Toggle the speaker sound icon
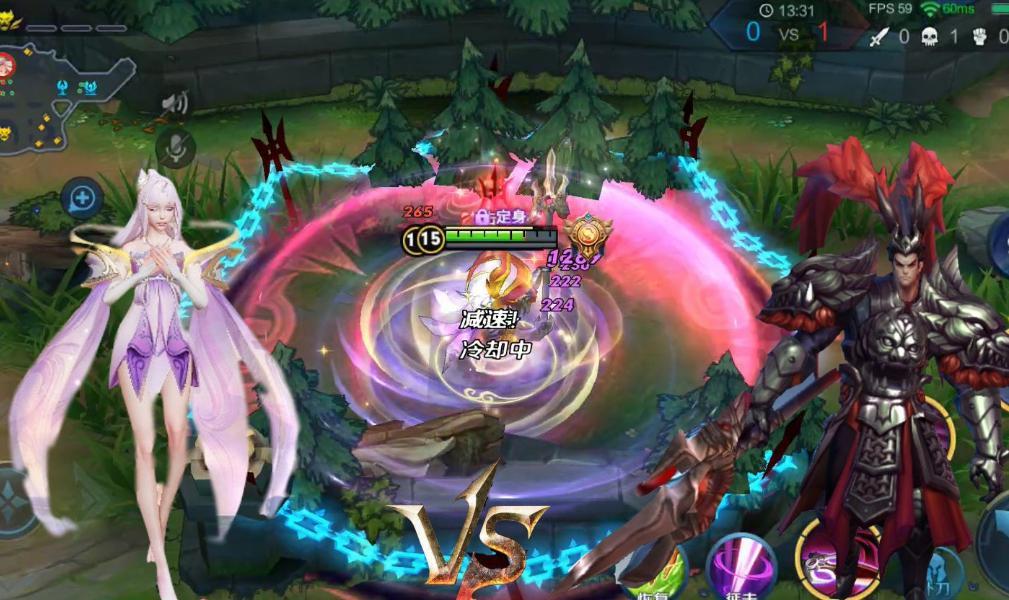Viewport: 1009px width, 600px height. [x=176, y=102]
